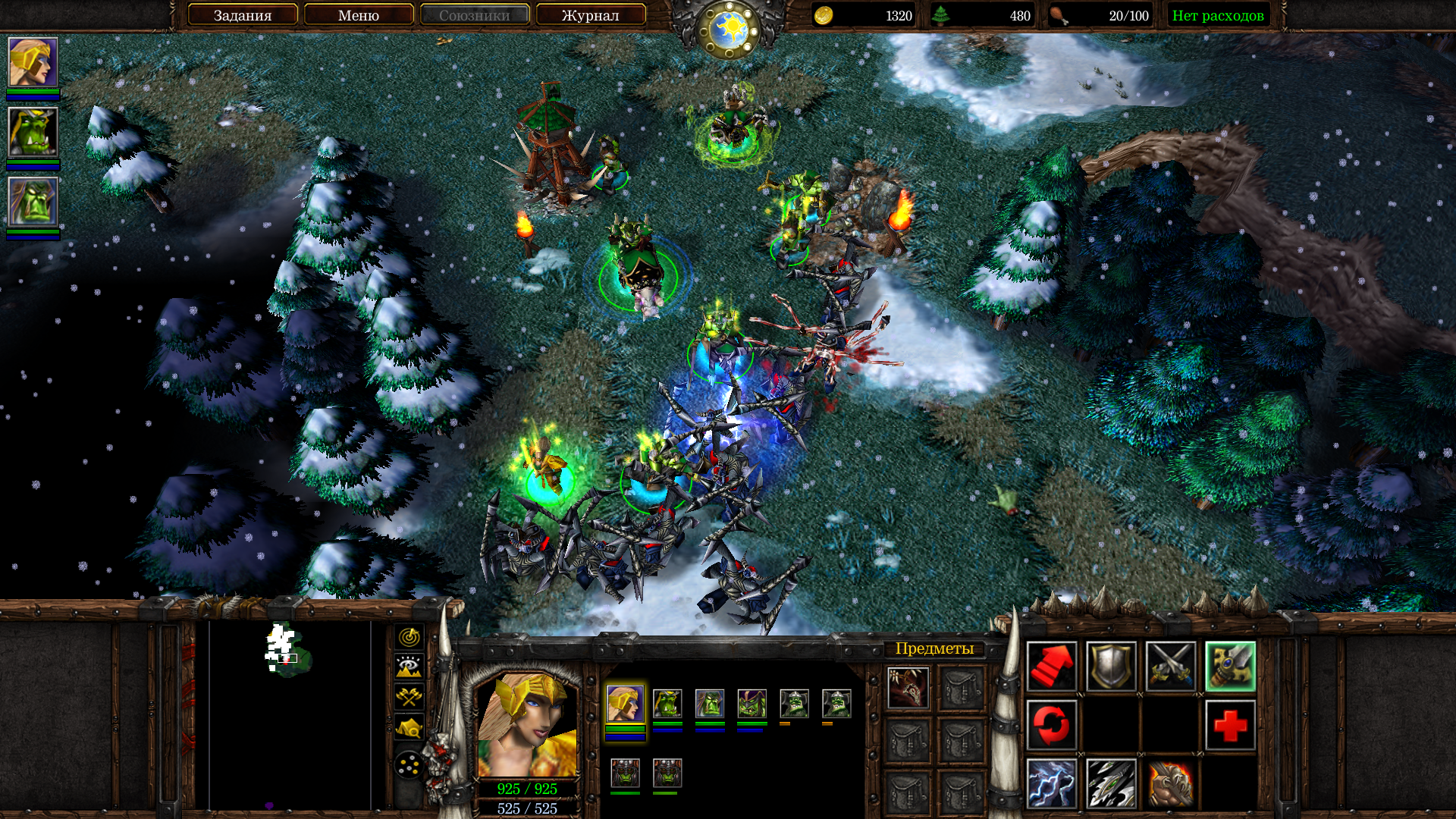The height and width of the screenshot is (819, 1456).
Task: Toggle minimap terrain with the eye button
Action: [409, 667]
